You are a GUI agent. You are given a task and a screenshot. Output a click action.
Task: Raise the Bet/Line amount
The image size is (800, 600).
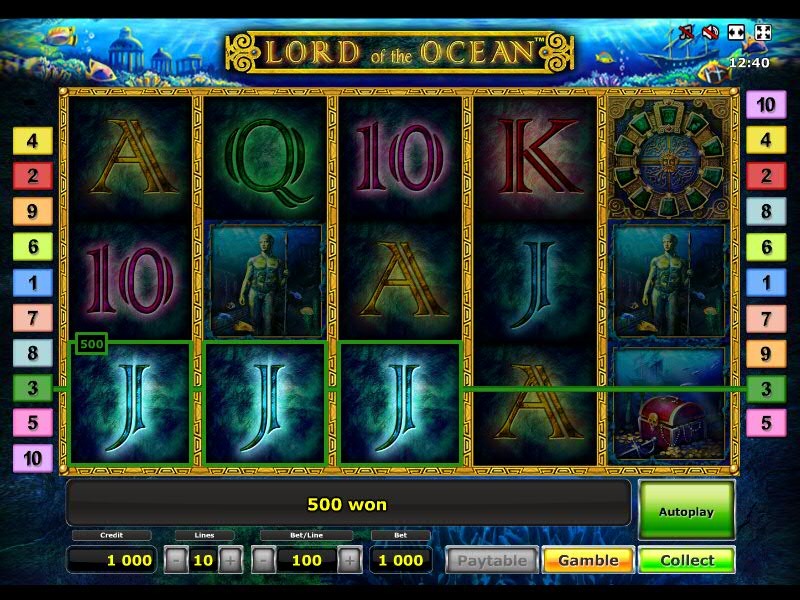(349, 560)
